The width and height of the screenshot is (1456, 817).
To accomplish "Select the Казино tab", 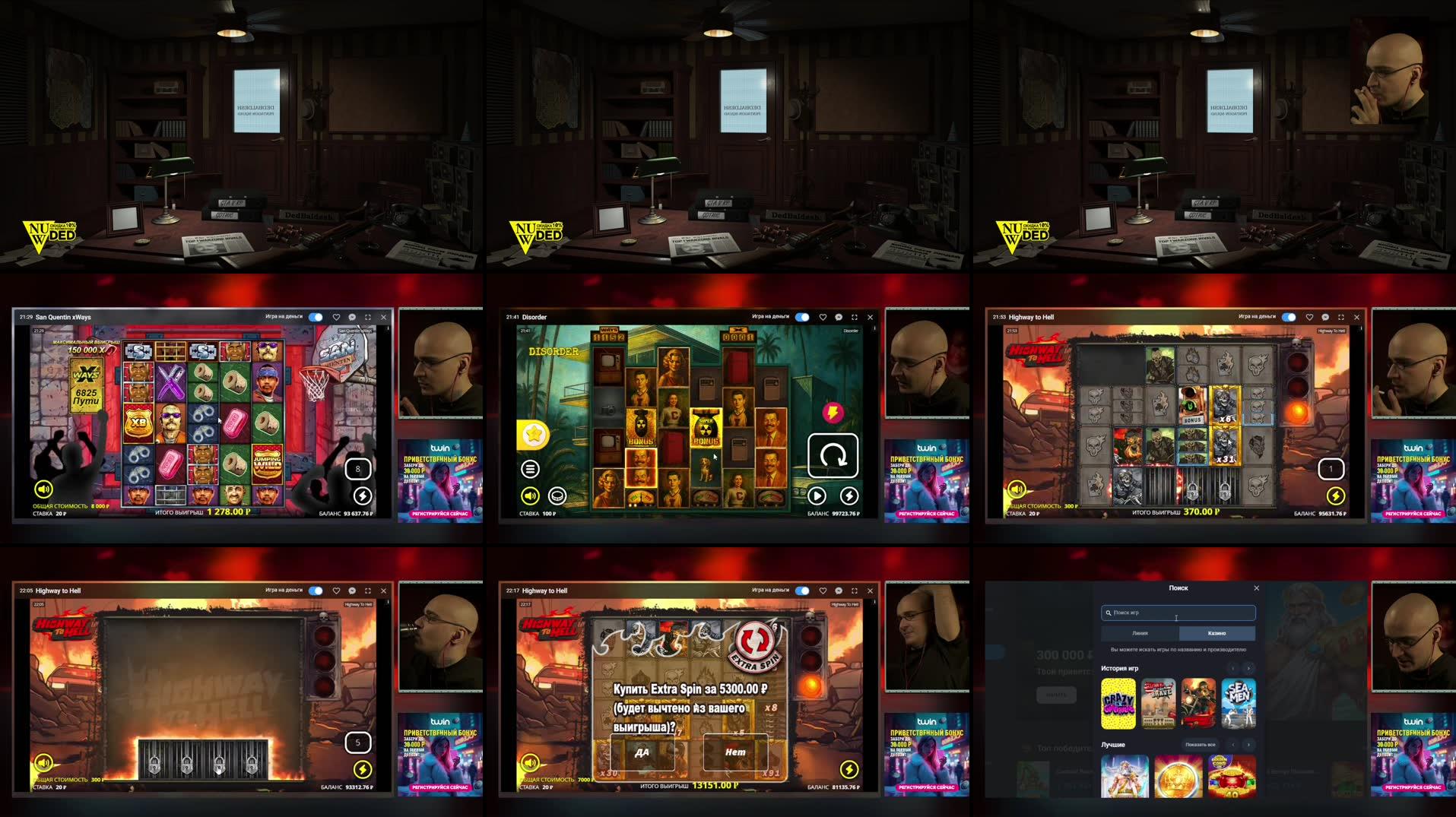I will (x=1217, y=633).
